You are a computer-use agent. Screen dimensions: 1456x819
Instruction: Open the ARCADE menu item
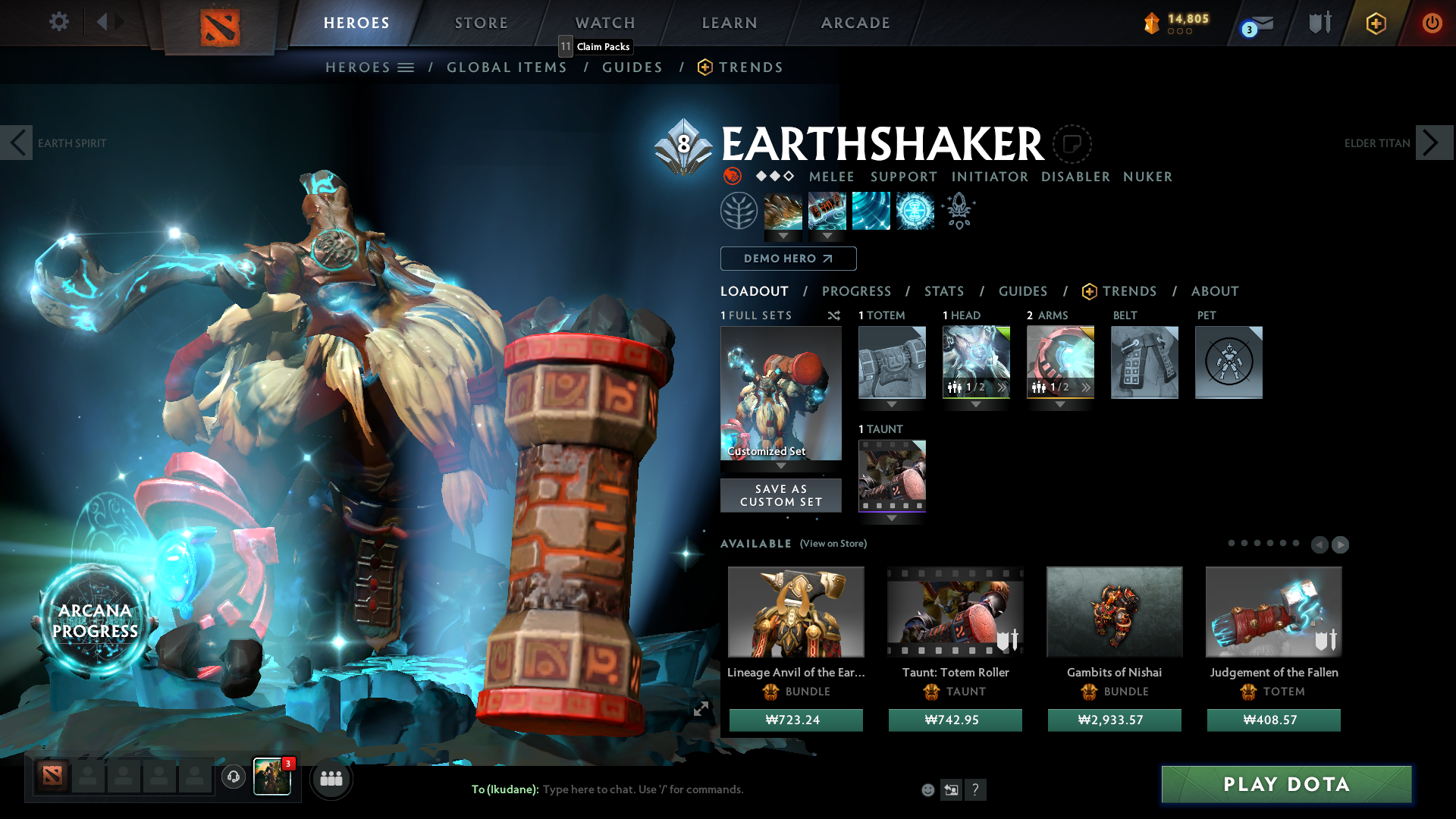click(x=855, y=23)
